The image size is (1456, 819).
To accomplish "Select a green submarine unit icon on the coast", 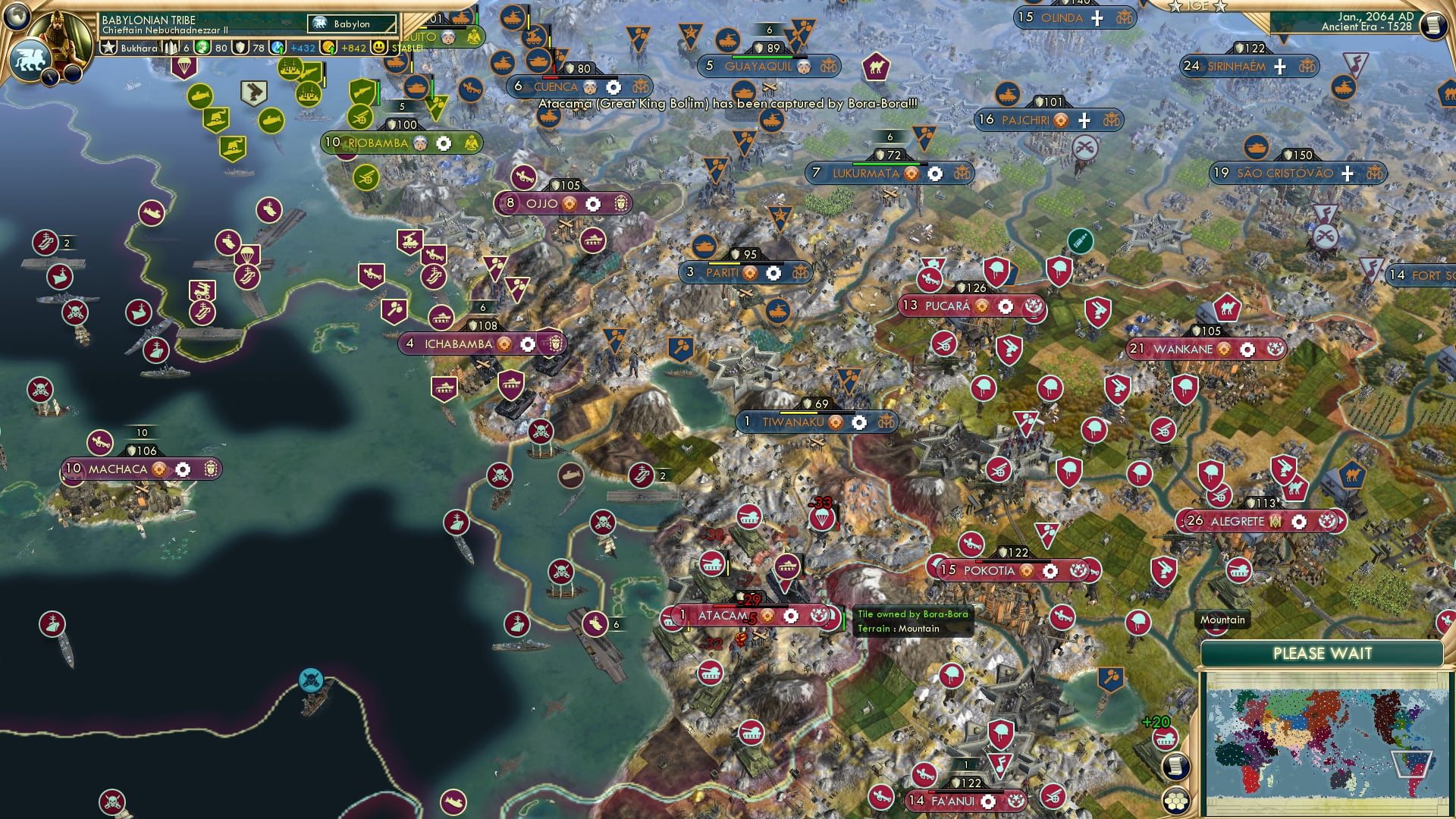I will (x=201, y=96).
